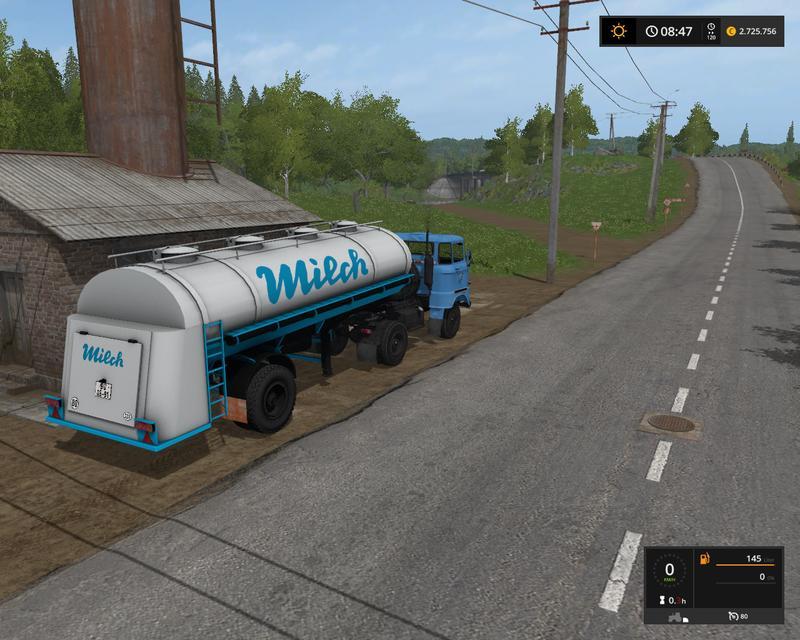Click the sun weather icon
Screen dimensions: 800x640
click(x=619, y=31)
